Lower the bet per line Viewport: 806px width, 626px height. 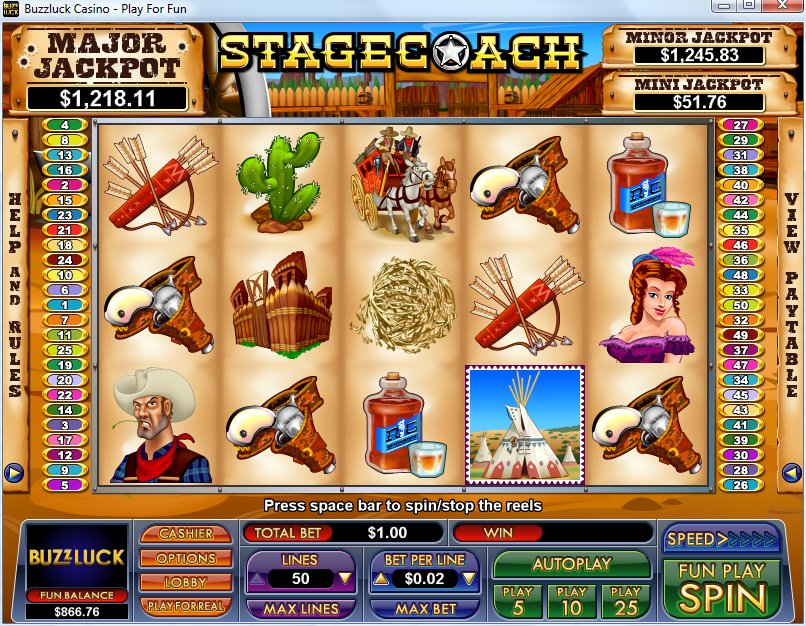pyautogui.click(x=378, y=578)
